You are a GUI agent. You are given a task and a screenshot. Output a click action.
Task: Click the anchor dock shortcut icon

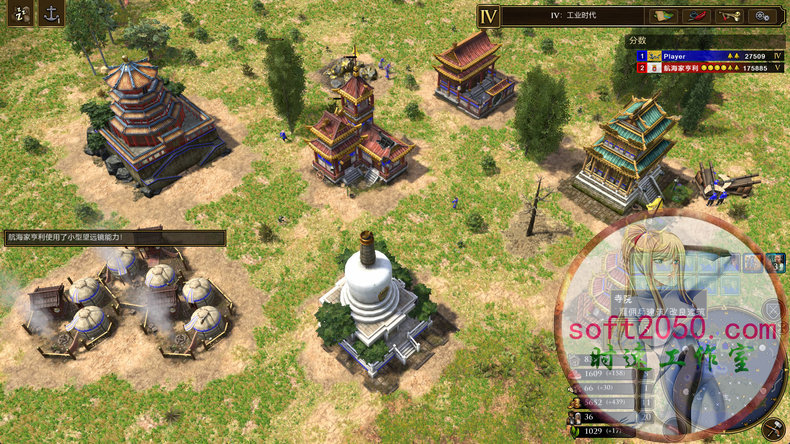pos(51,13)
